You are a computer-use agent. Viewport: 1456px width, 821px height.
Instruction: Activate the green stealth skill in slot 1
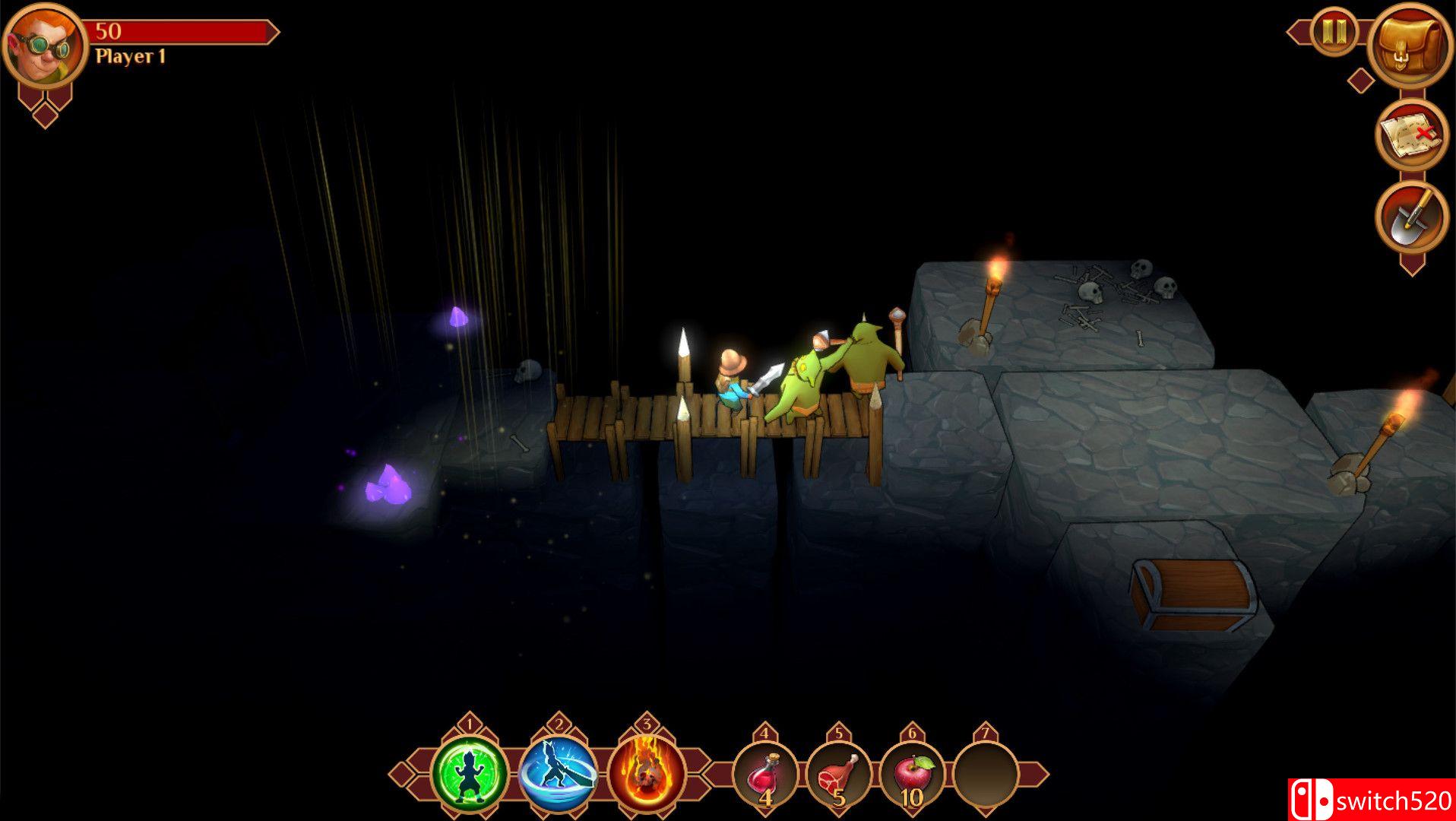[469, 772]
